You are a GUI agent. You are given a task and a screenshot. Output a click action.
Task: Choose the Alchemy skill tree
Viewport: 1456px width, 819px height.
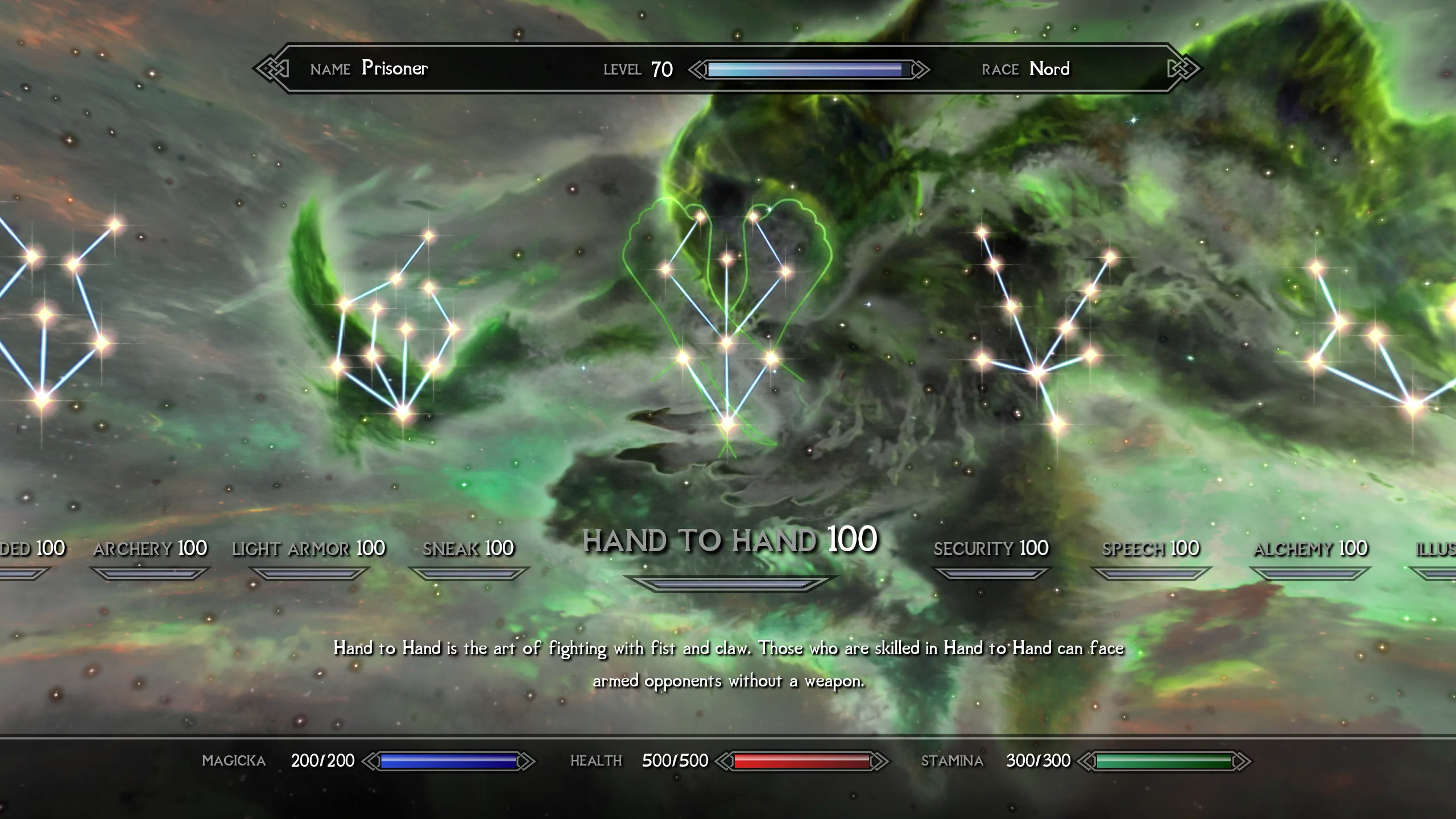pyautogui.click(x=1310, y=549)
